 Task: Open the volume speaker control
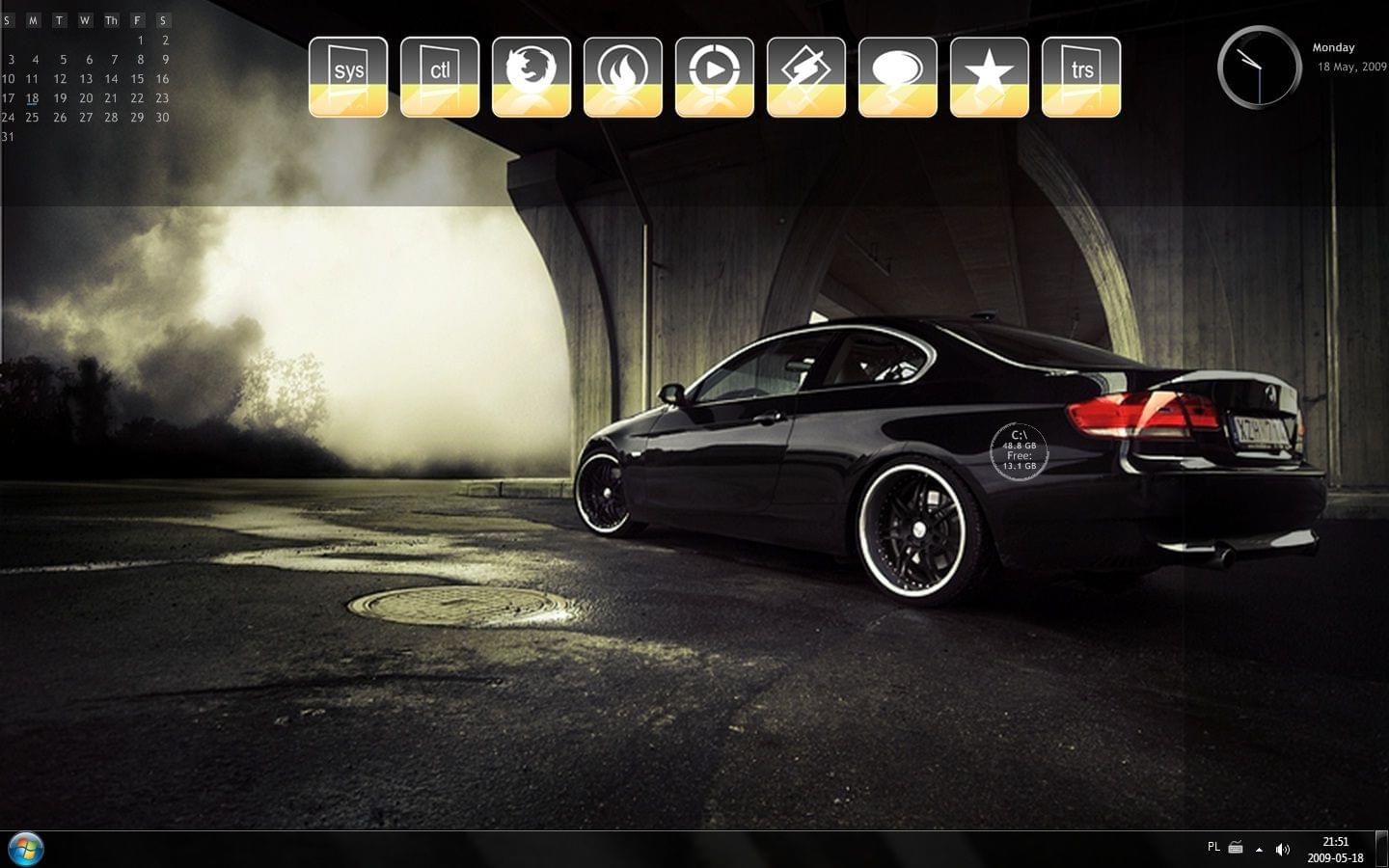1282,850
